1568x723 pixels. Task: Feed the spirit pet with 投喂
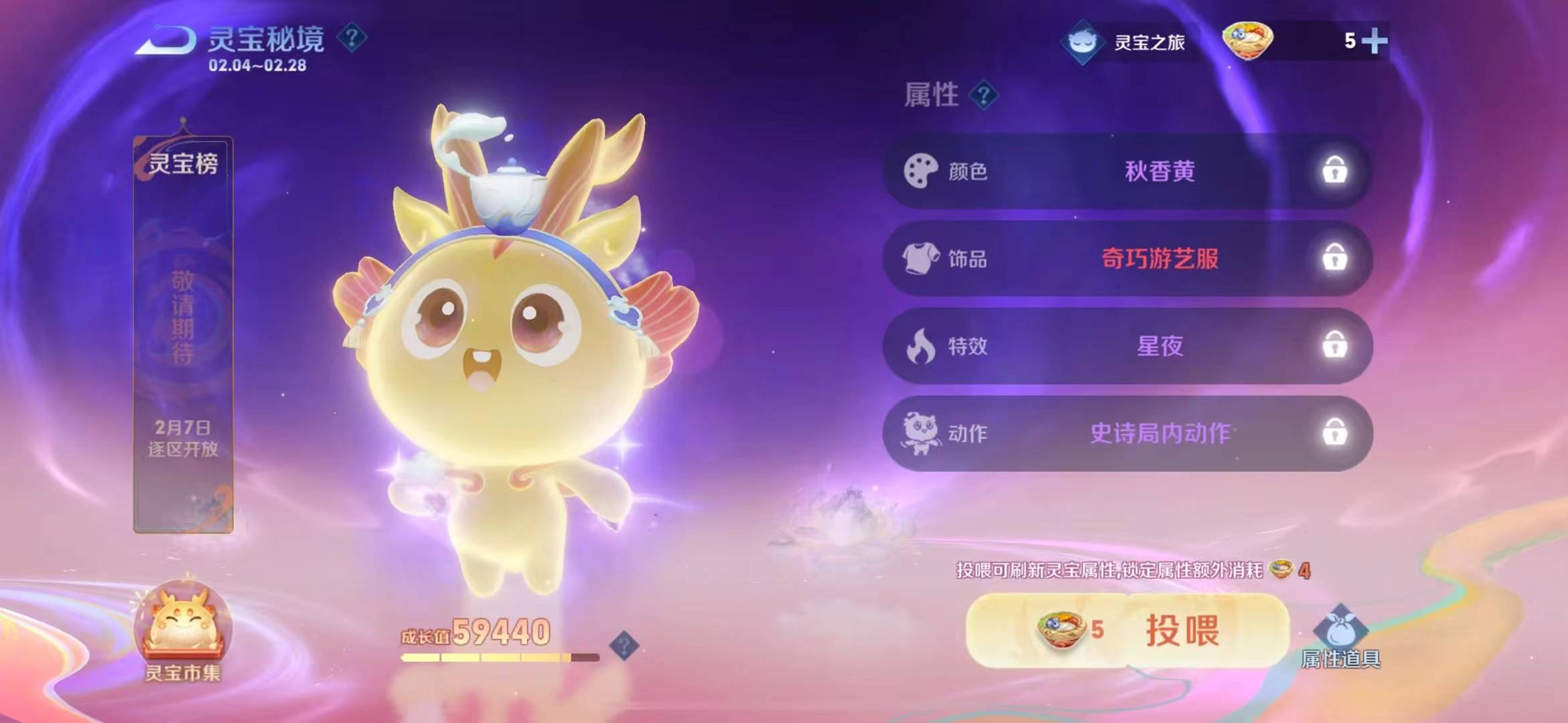point(1127,630)
